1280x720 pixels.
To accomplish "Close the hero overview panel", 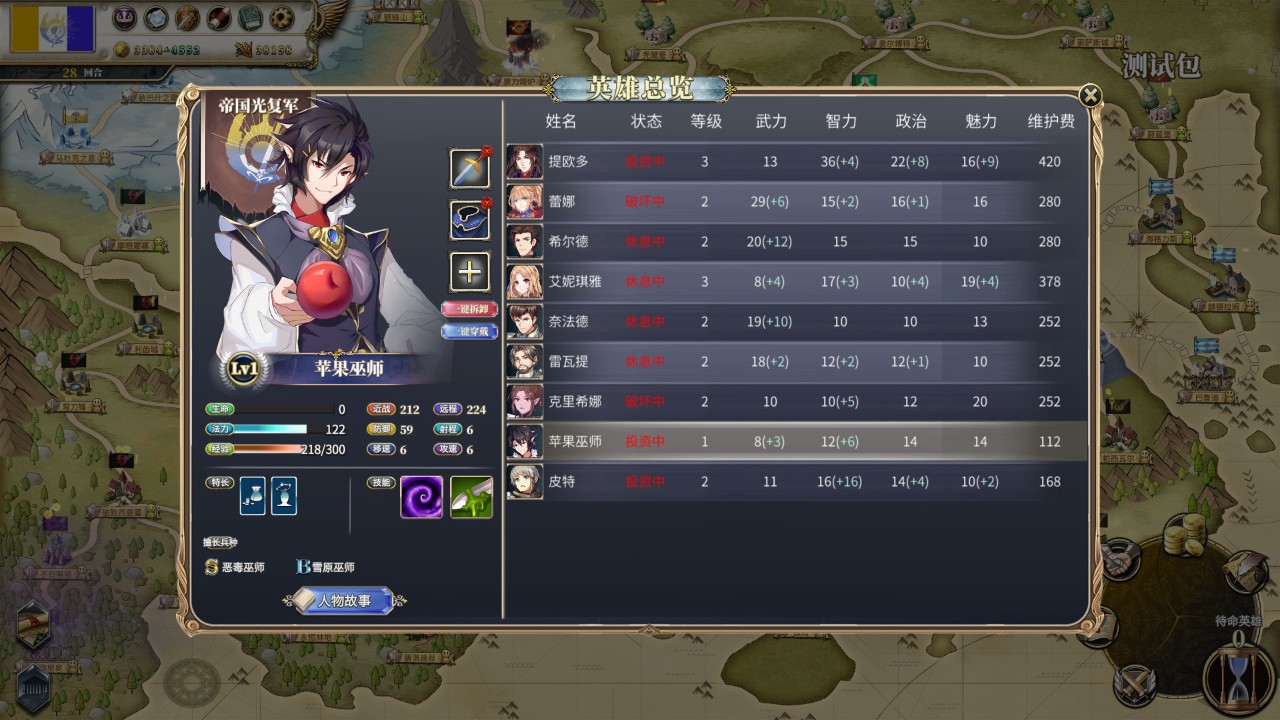I will (x=1090, y=96).
